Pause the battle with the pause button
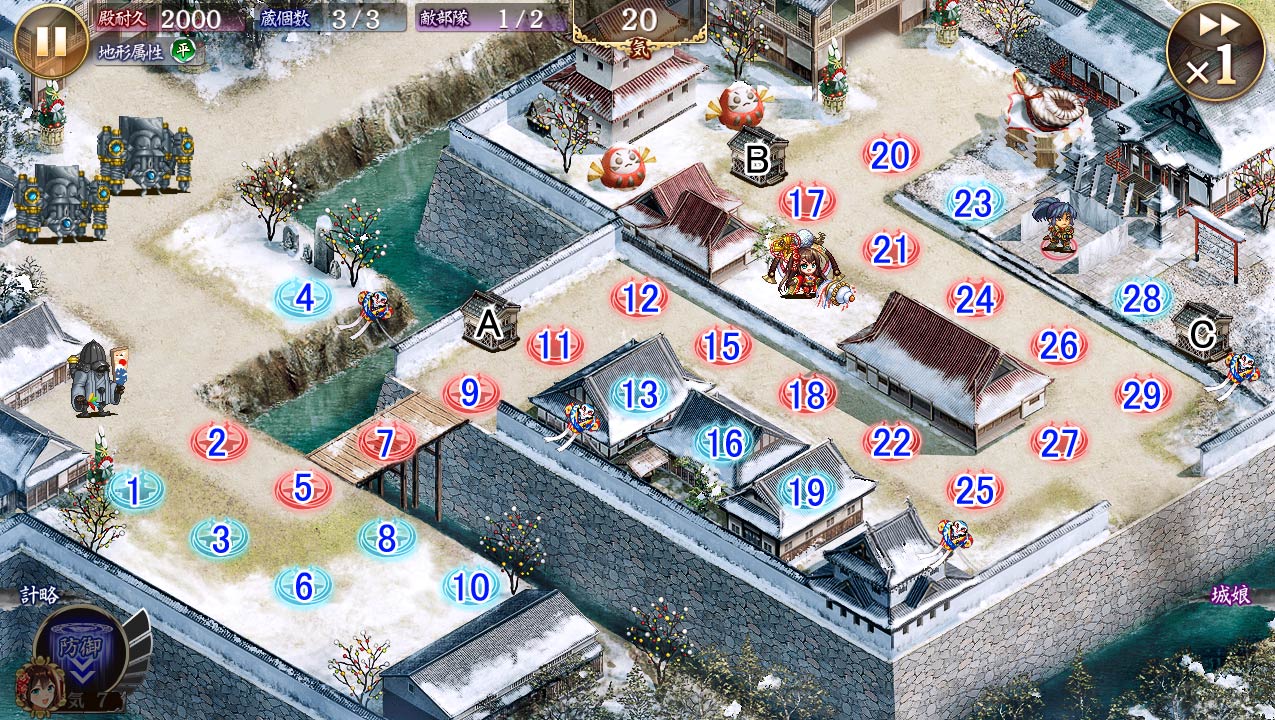This screenshot has height=720, width=1275. point(50,40)
